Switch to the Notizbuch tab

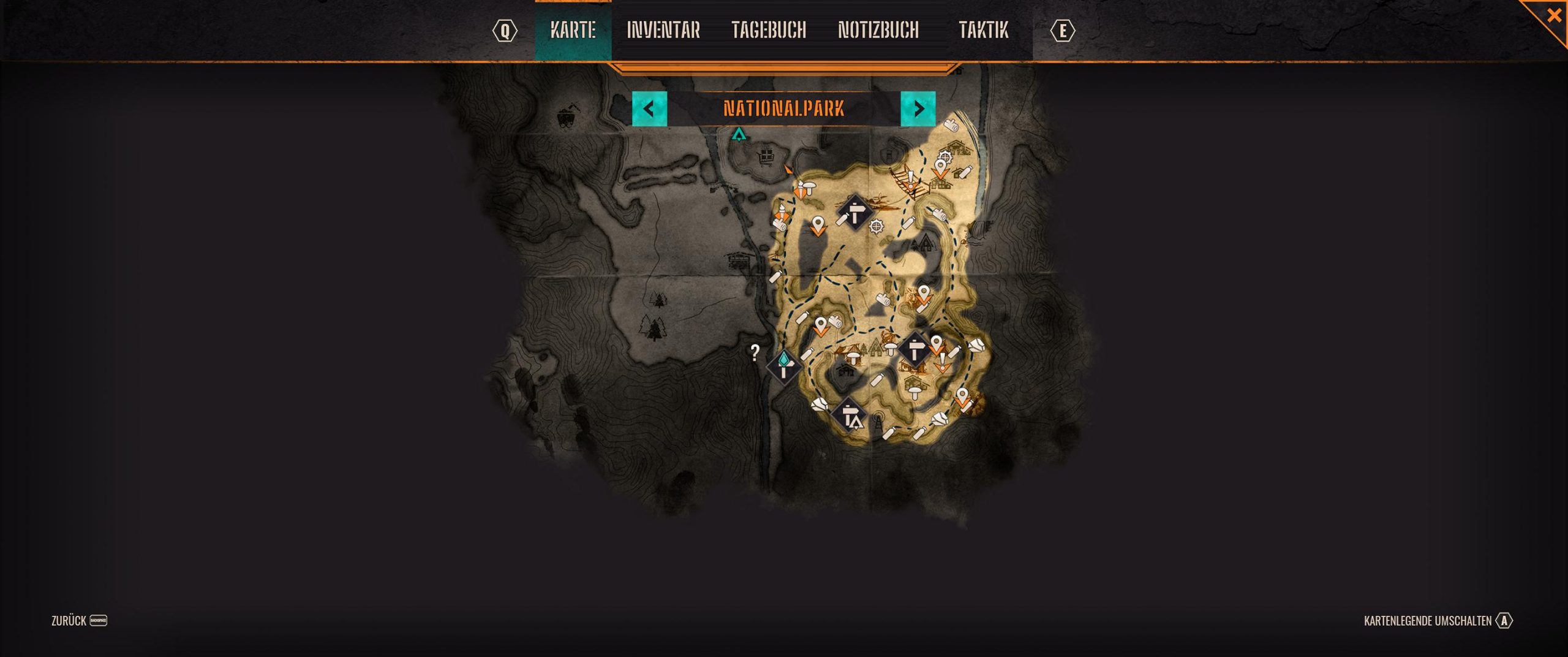[x=878, y=30]
